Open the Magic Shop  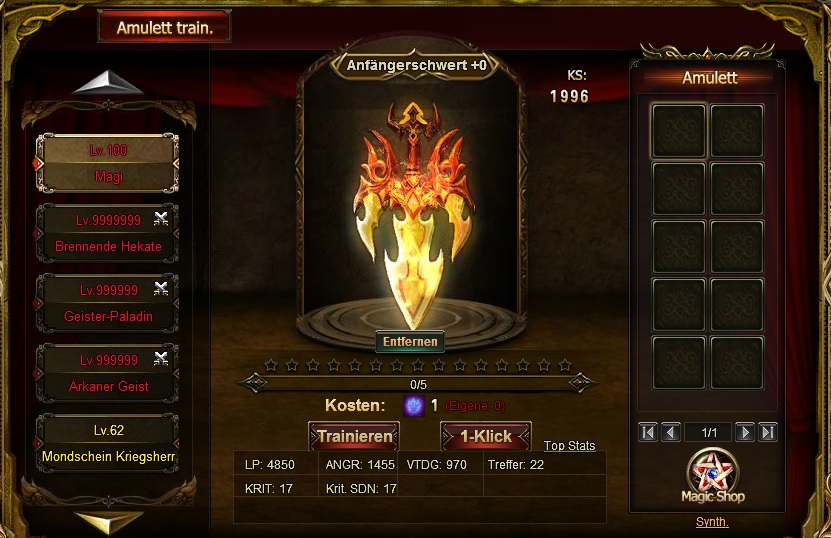(715, 479)
